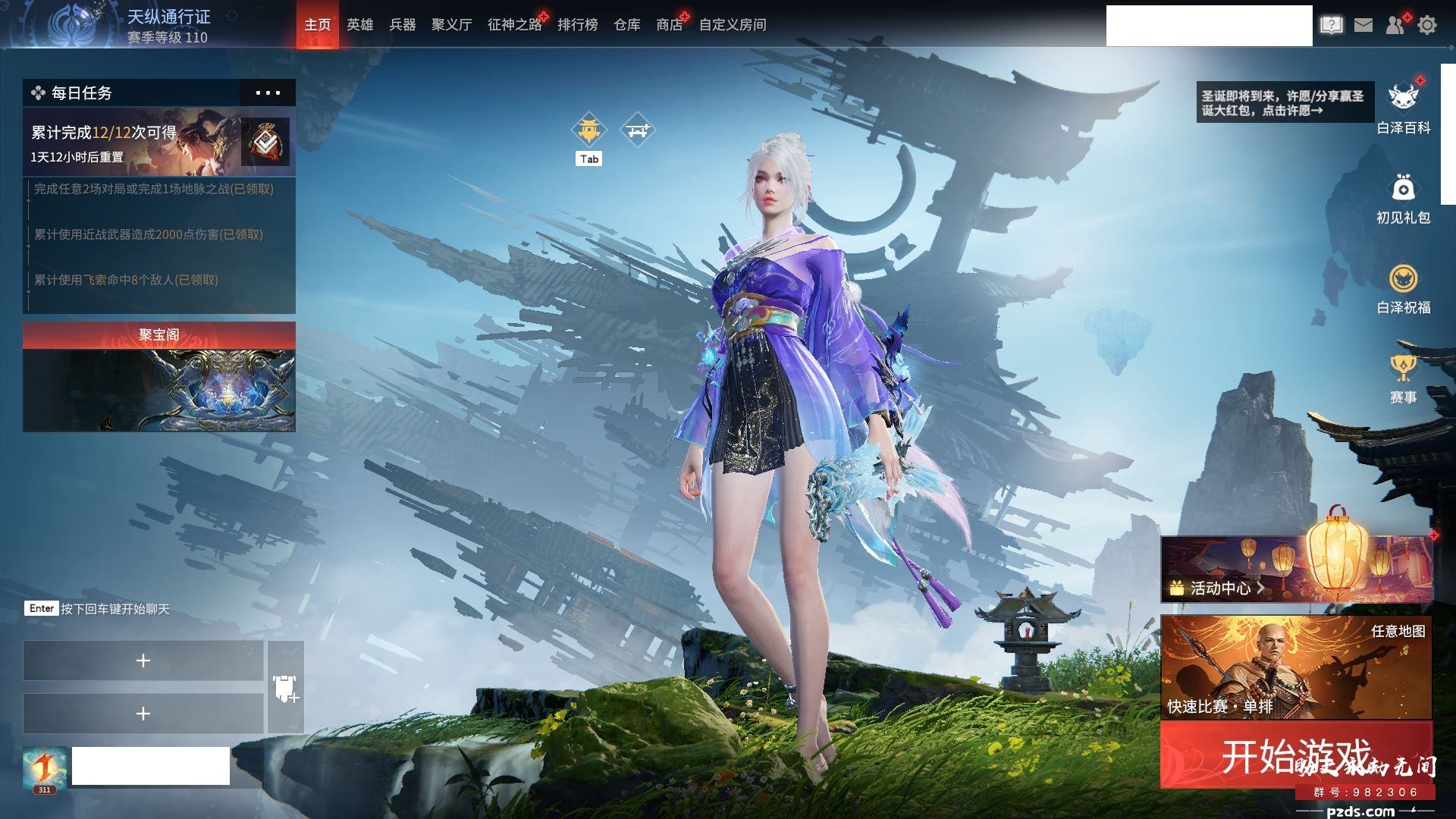This screenshot has width=1456, height=819.
Task: Click the 开始游戏 start game button
Action: pyautogui.click(x=1295, y=755)
